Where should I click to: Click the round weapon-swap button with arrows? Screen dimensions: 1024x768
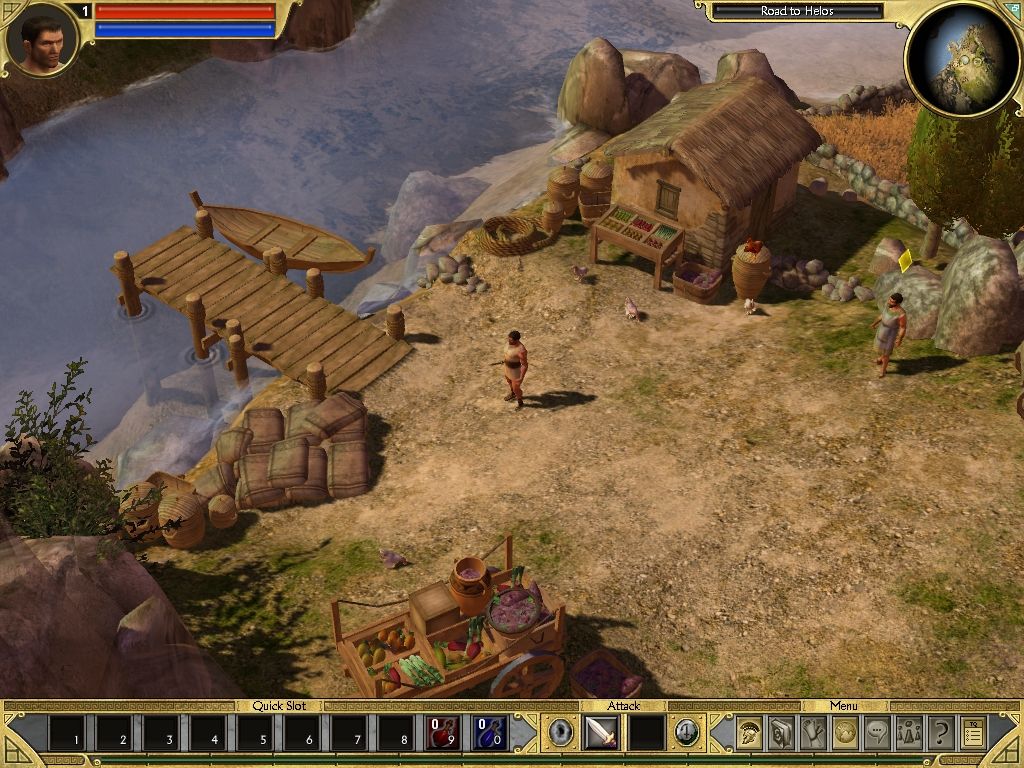(x=685, y=733)
